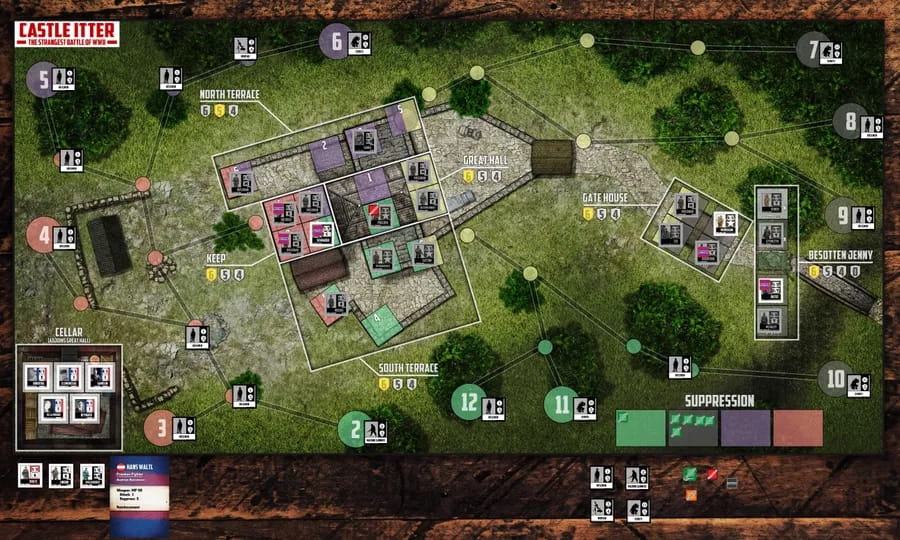Select the gray circle numbered 8
Viewport: 900px width, 540px height.
(x=850, y=121)
